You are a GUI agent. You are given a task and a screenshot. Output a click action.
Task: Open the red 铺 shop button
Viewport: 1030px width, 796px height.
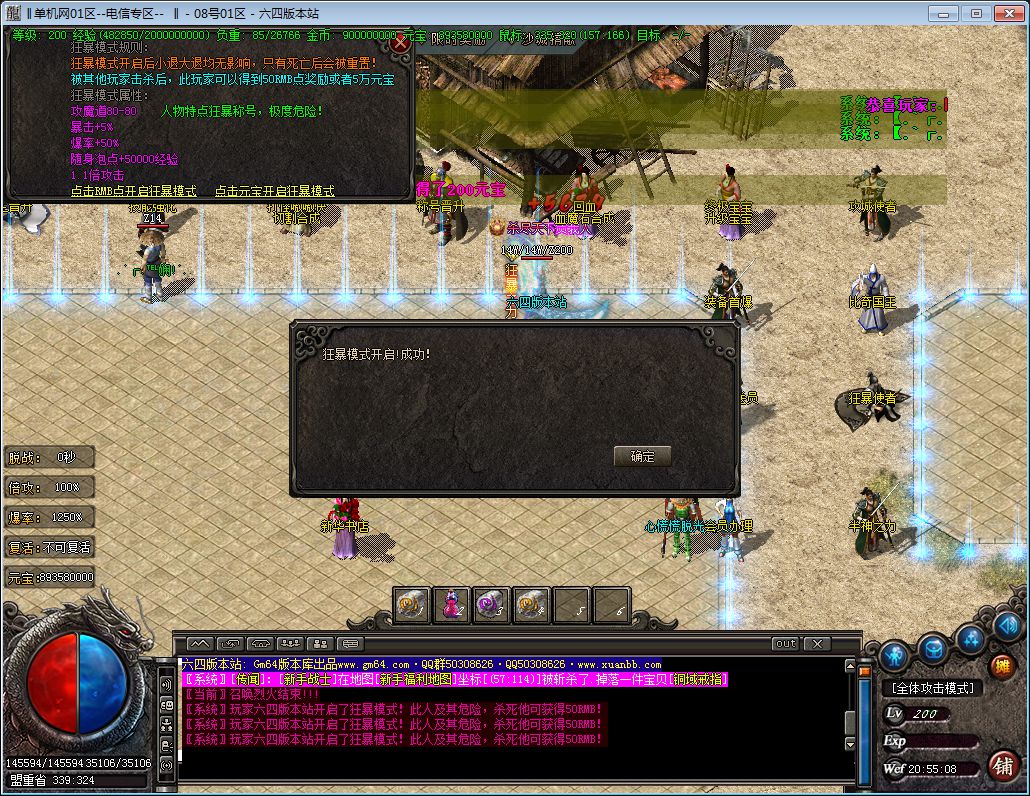(1002, 765)
